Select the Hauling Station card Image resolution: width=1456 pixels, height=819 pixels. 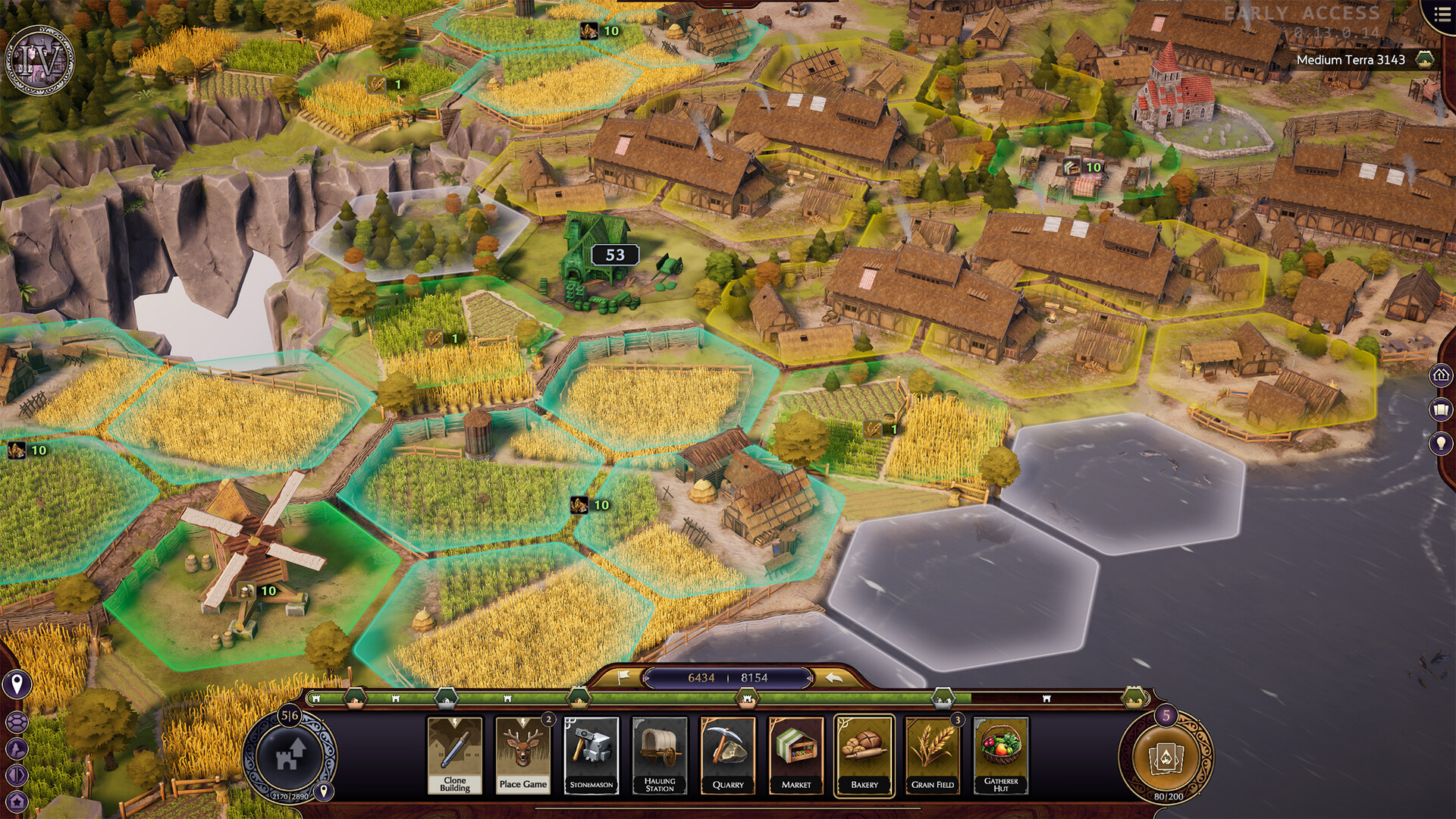(x=660, y=755)
